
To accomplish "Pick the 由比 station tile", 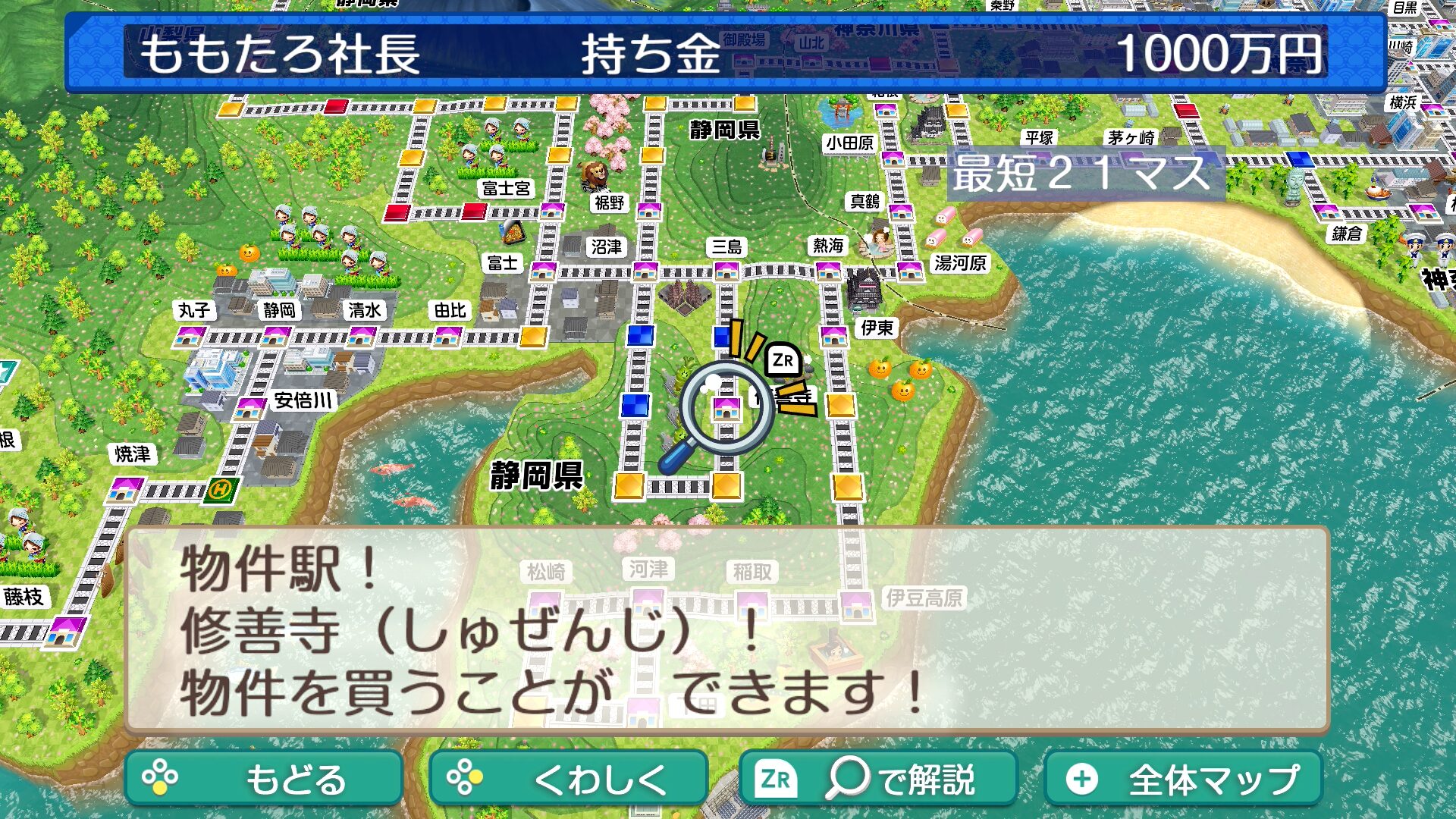I will (447, 335).
